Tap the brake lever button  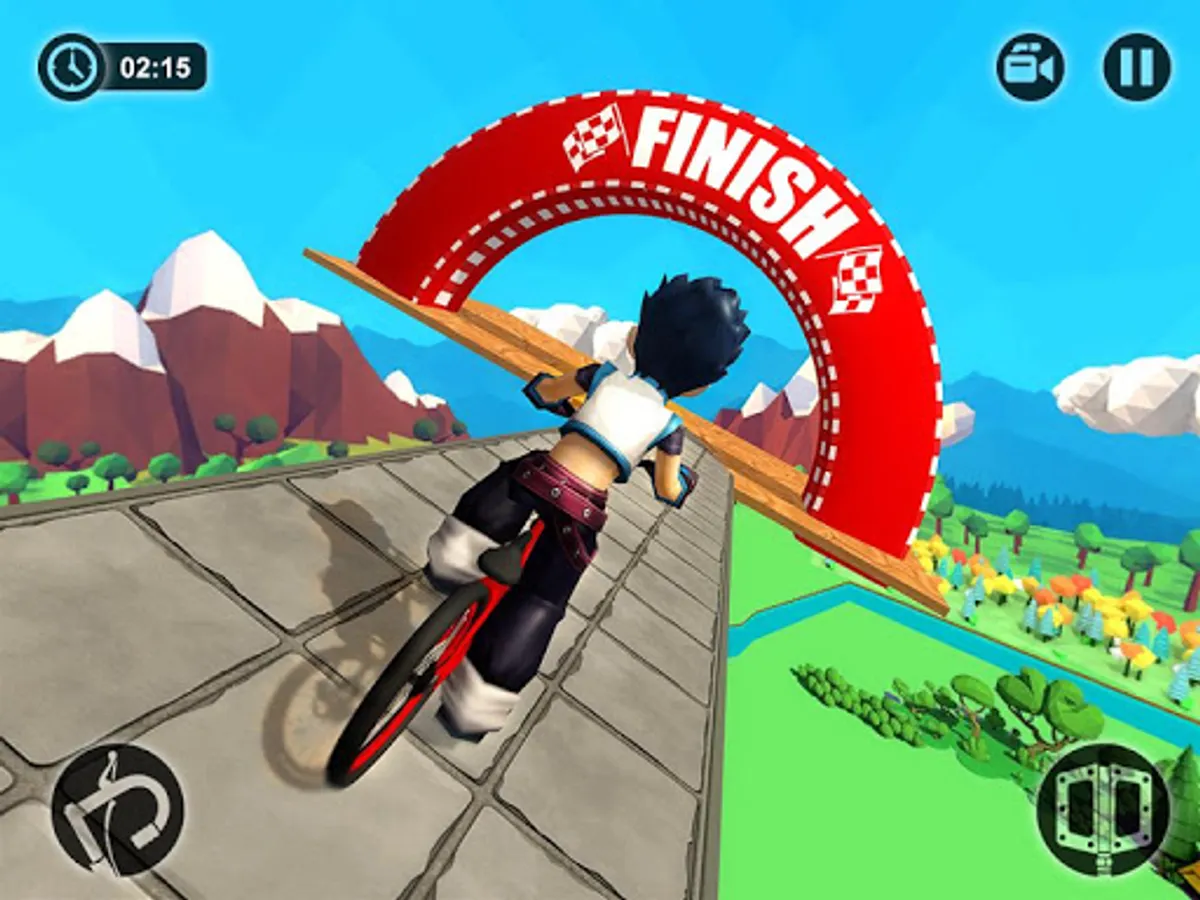click(x=117, y=809)
